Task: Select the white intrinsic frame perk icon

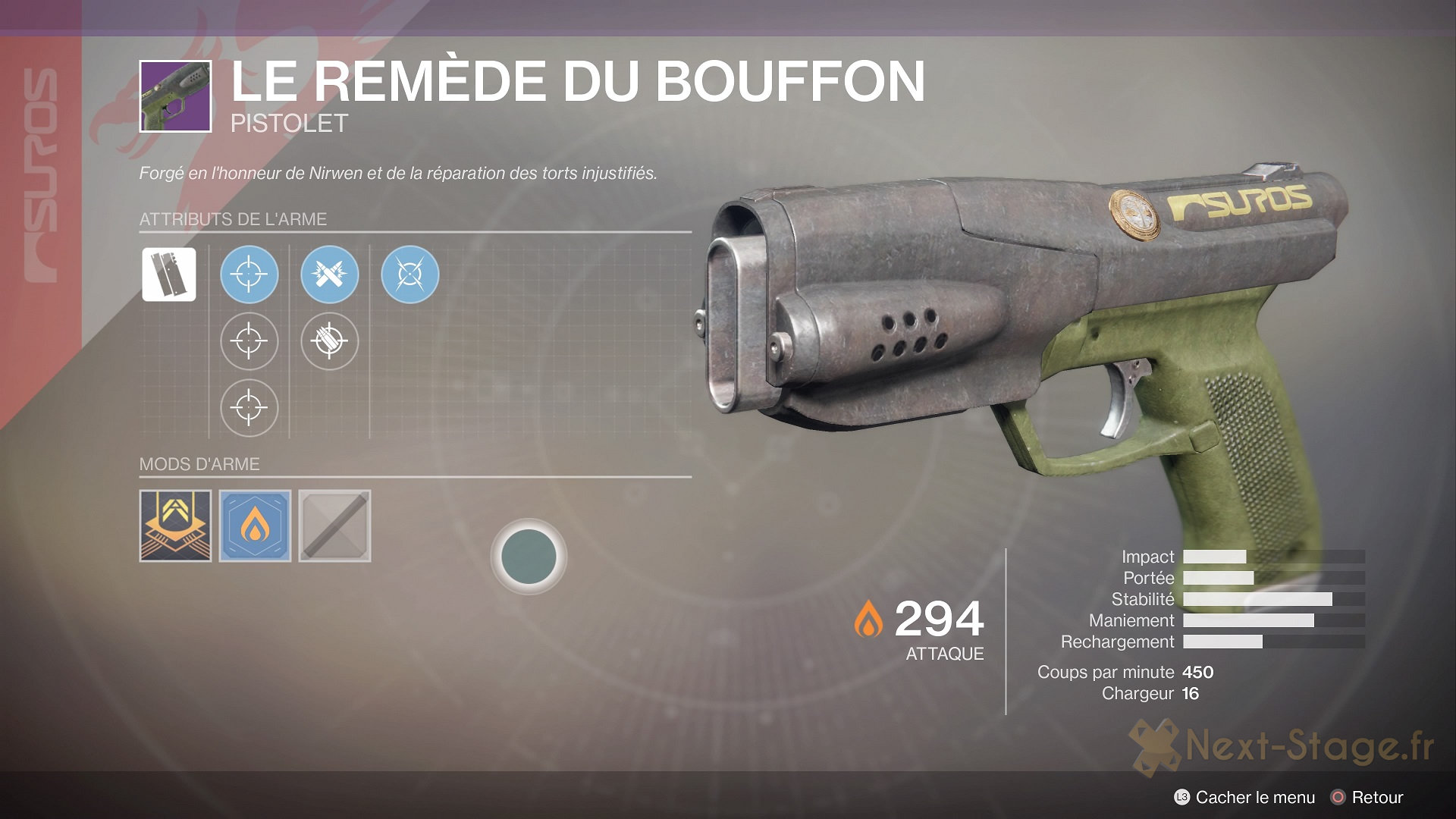Action: 168,275
